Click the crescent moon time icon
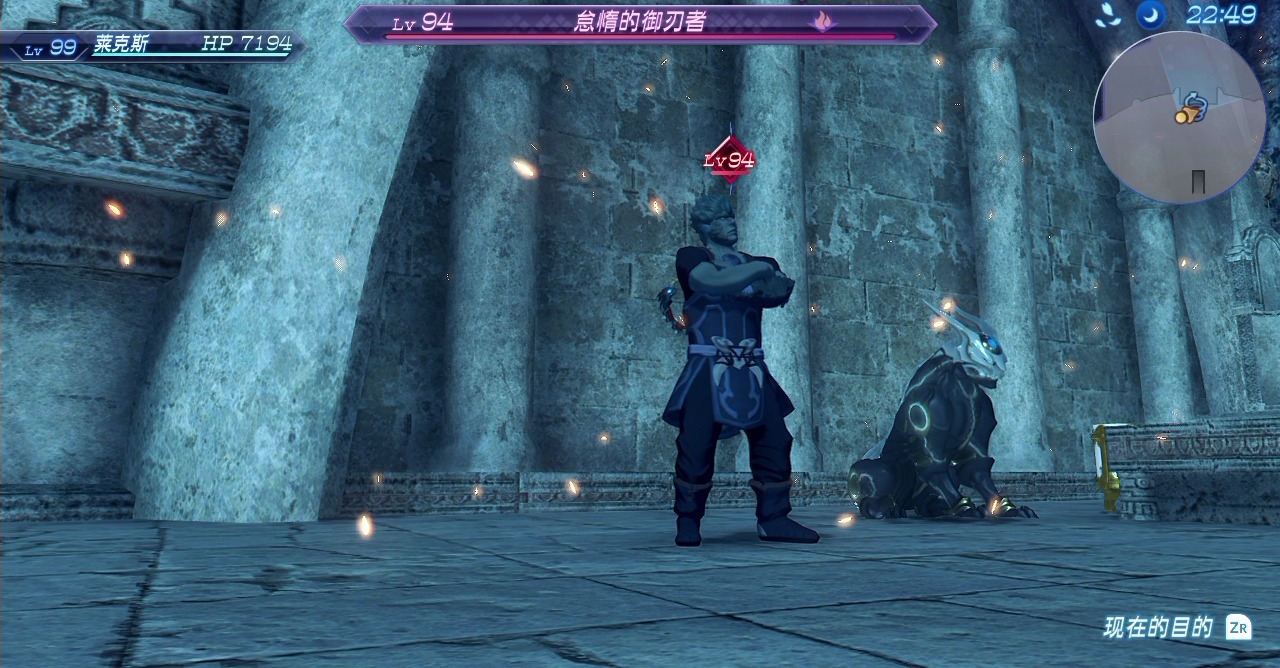1280x668 pixels. pyautogui.click(x=1152, y=15)
